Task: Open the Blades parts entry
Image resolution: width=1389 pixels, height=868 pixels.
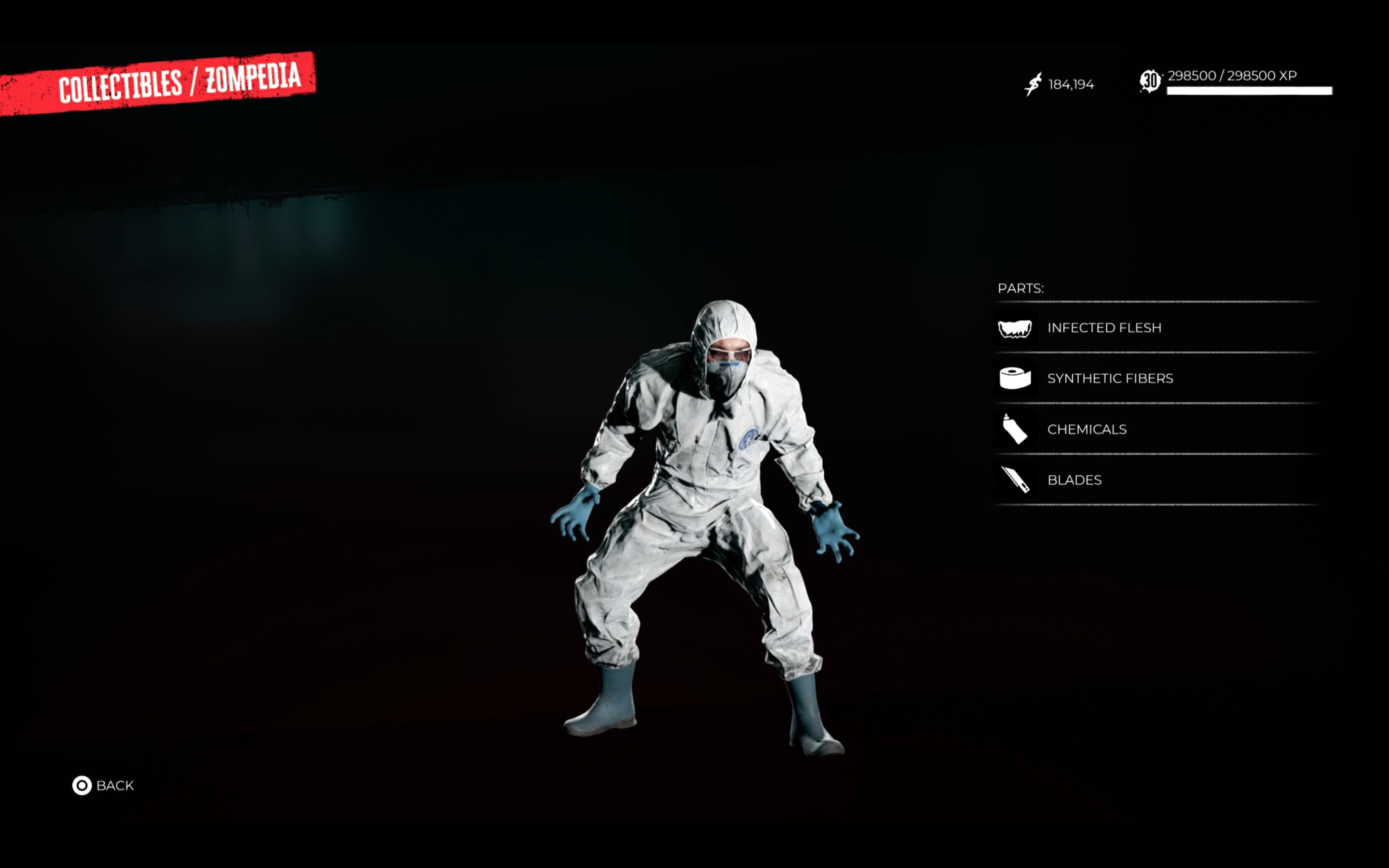Action: point(1074,480)
